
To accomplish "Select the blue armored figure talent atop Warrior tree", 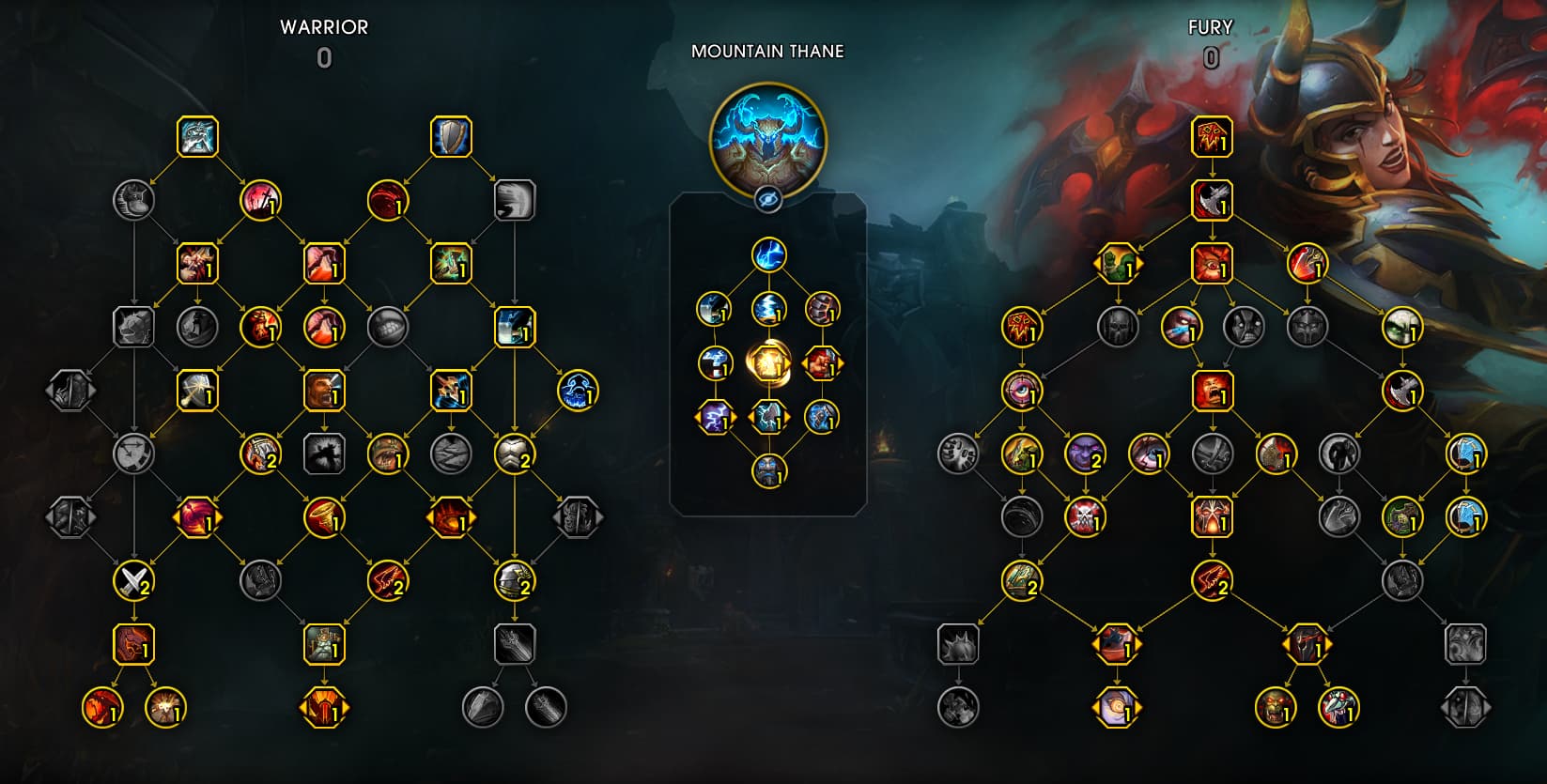I will click(x=197, y=137).
